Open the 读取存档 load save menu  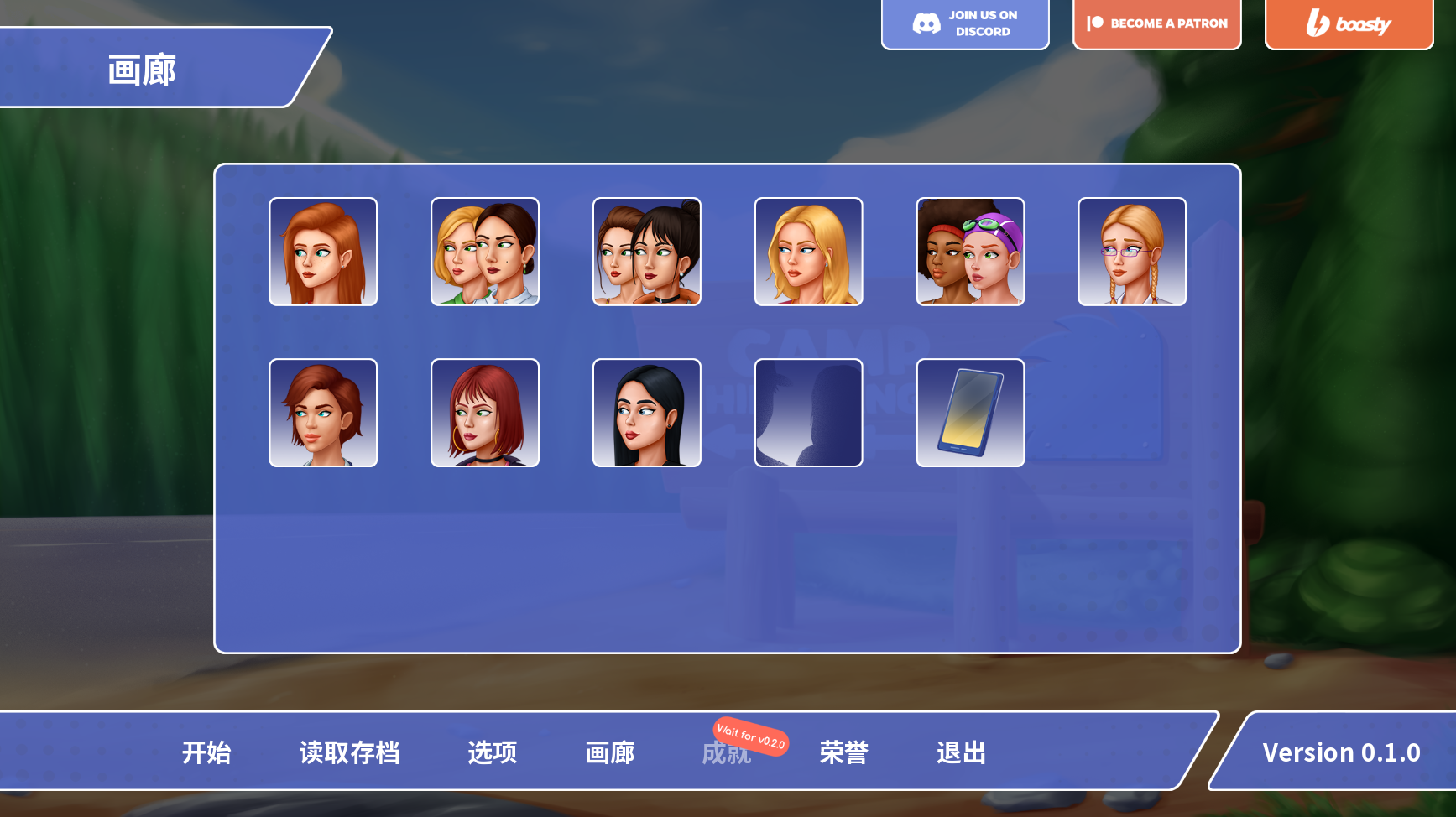[349, 752]
